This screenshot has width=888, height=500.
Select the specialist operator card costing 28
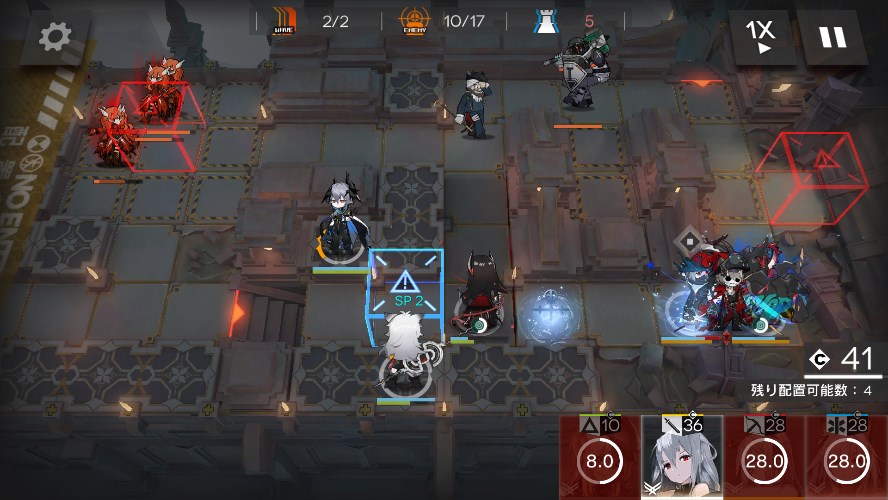point(847,458)
